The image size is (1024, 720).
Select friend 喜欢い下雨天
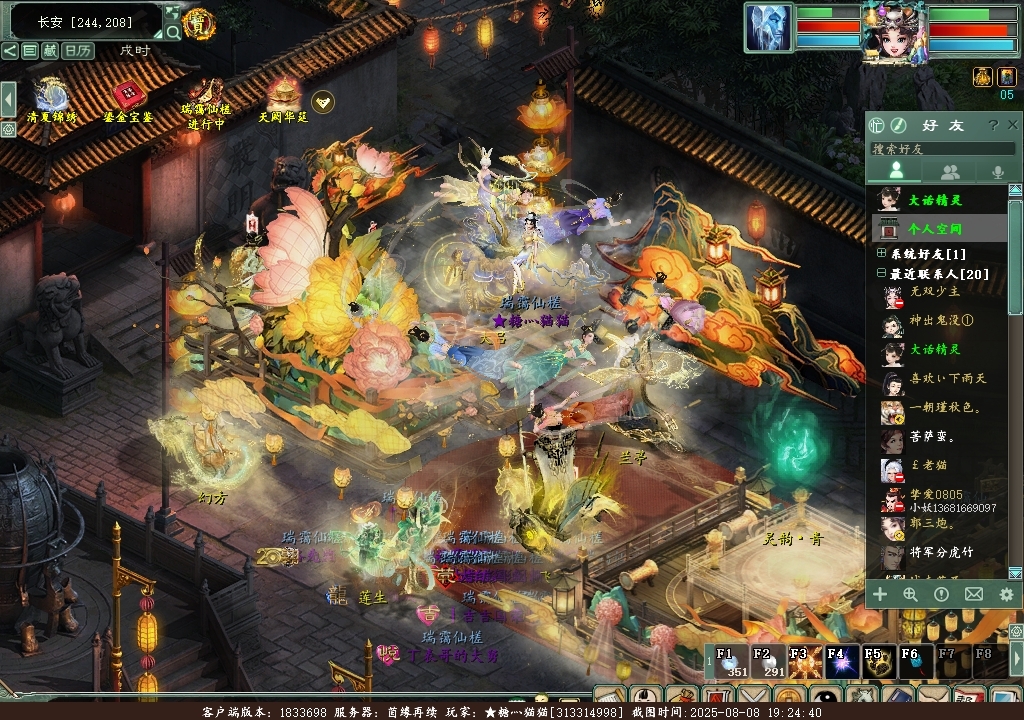pos(947,378)
